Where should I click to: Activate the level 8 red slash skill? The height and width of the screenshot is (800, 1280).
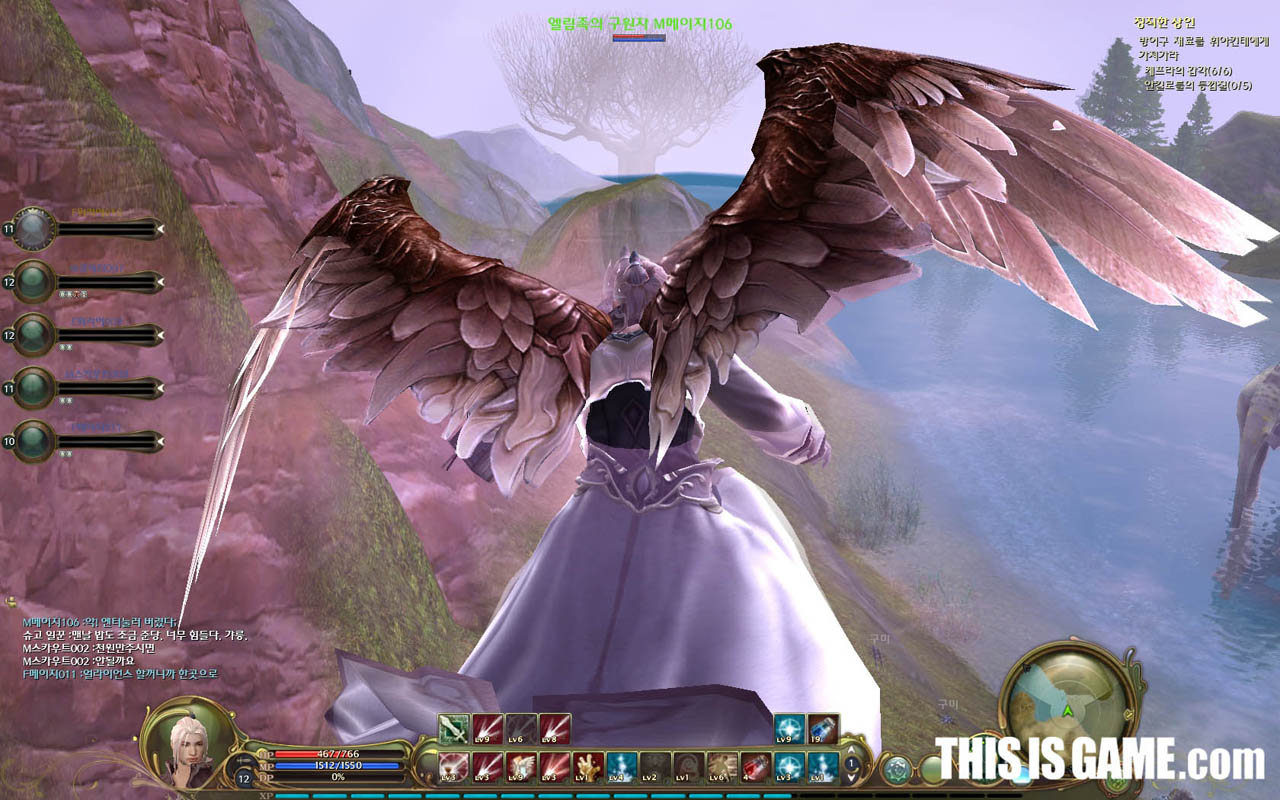(x=554, y=729)
